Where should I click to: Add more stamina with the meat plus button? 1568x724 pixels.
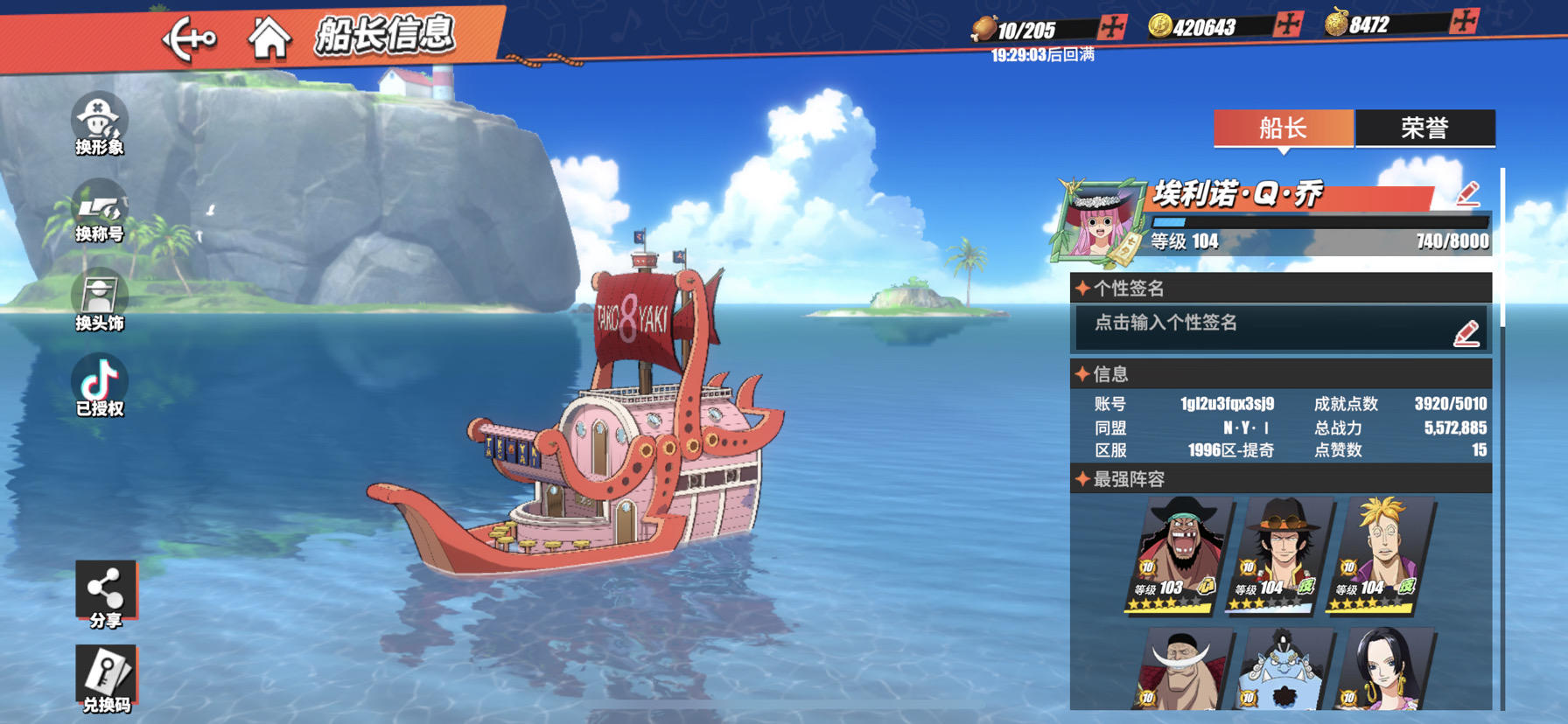[1112, 27]
